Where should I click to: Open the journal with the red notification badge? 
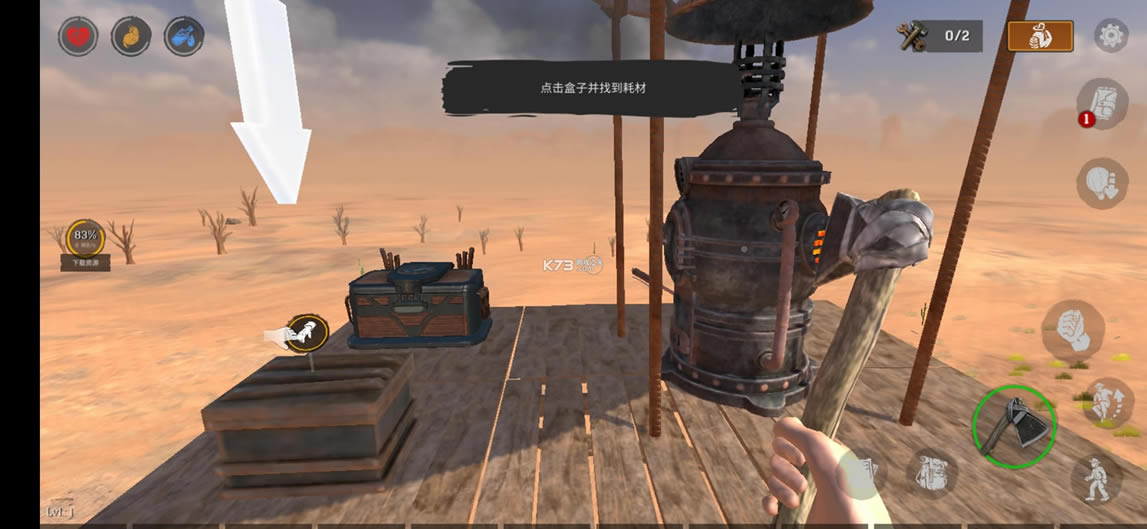point(1102,103)
